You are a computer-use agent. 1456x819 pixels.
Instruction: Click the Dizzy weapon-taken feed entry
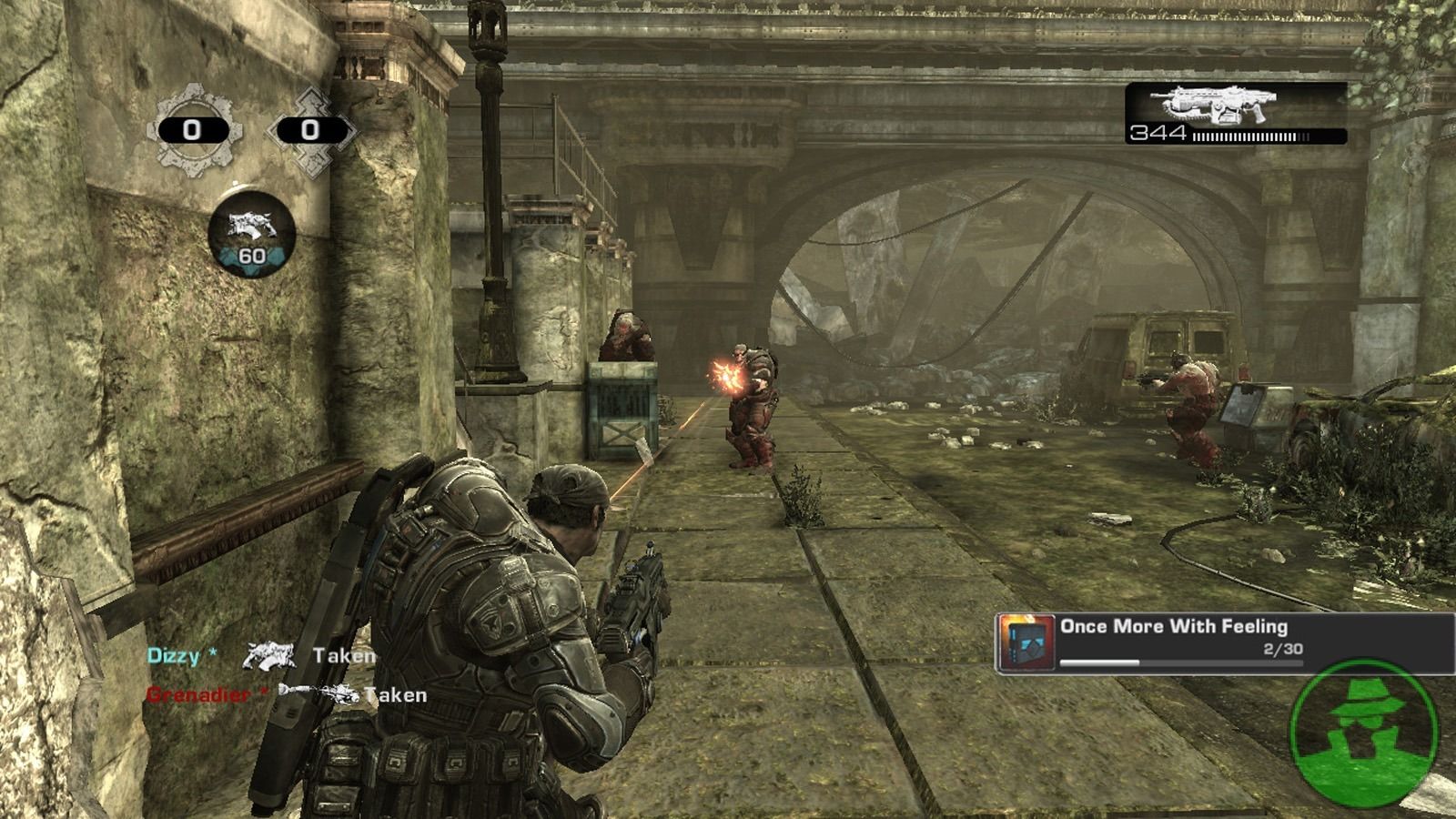[261, 655]
